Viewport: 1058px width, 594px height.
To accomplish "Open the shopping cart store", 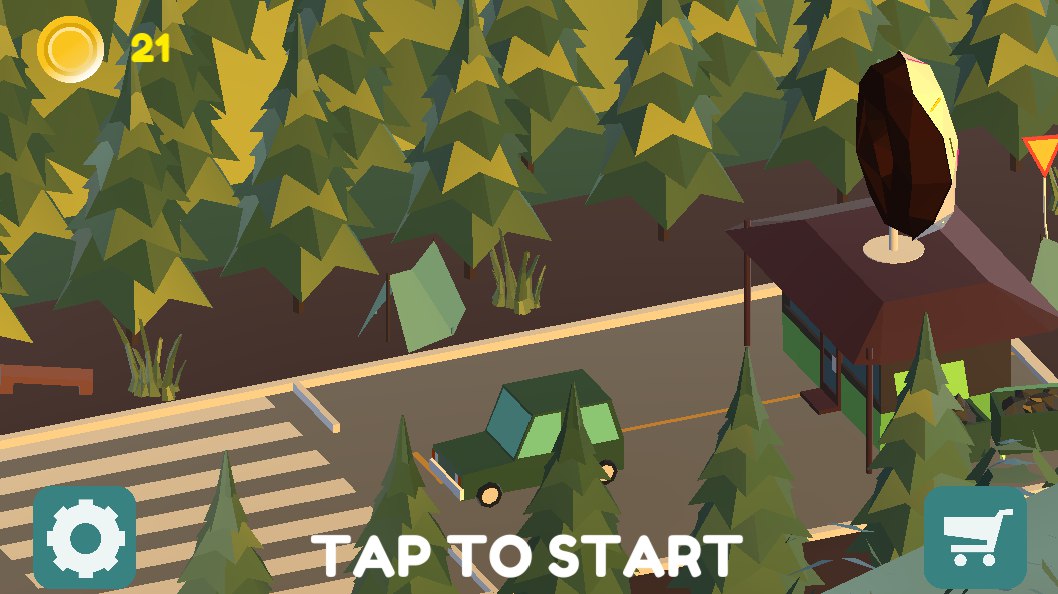I will (x=975, y=537).
